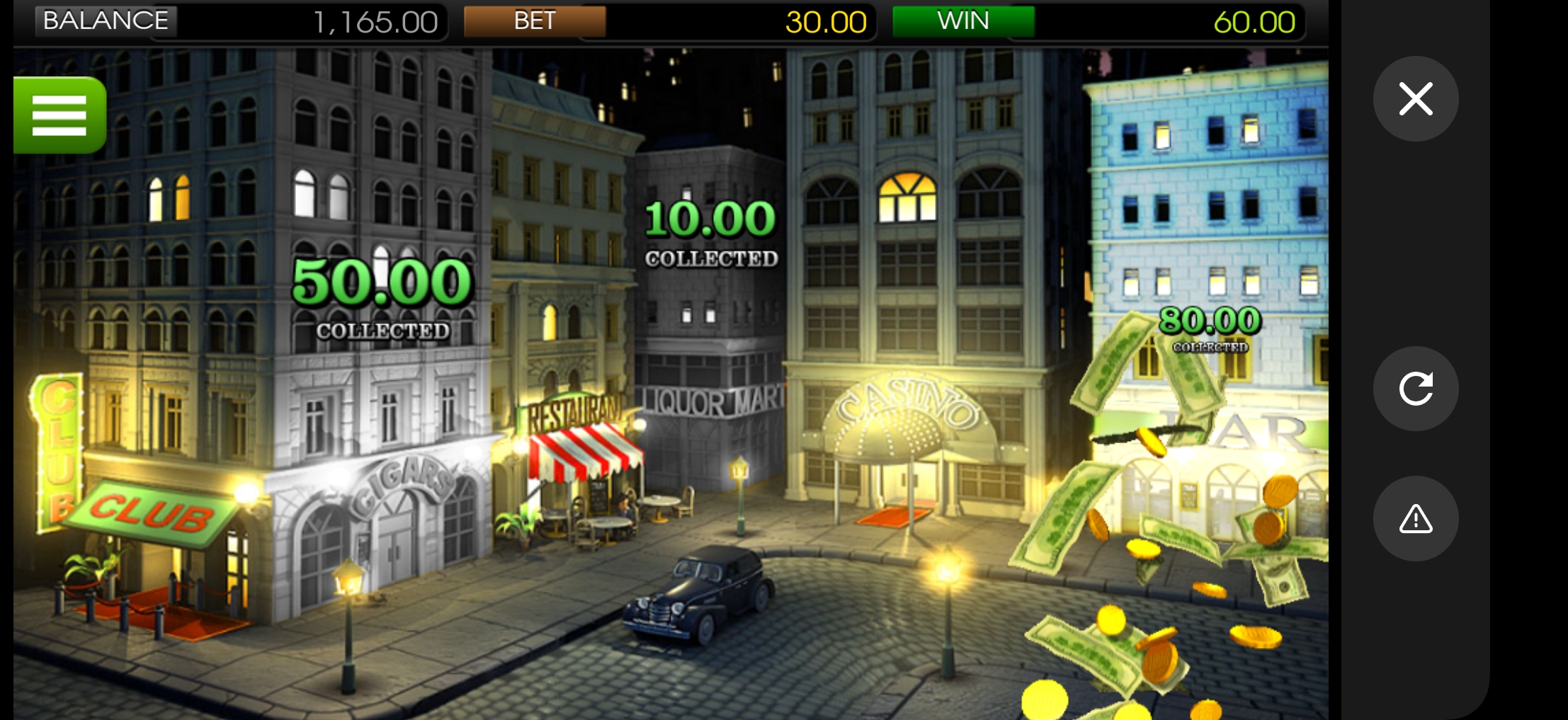Open the green hamburger menu

[60, 115]
